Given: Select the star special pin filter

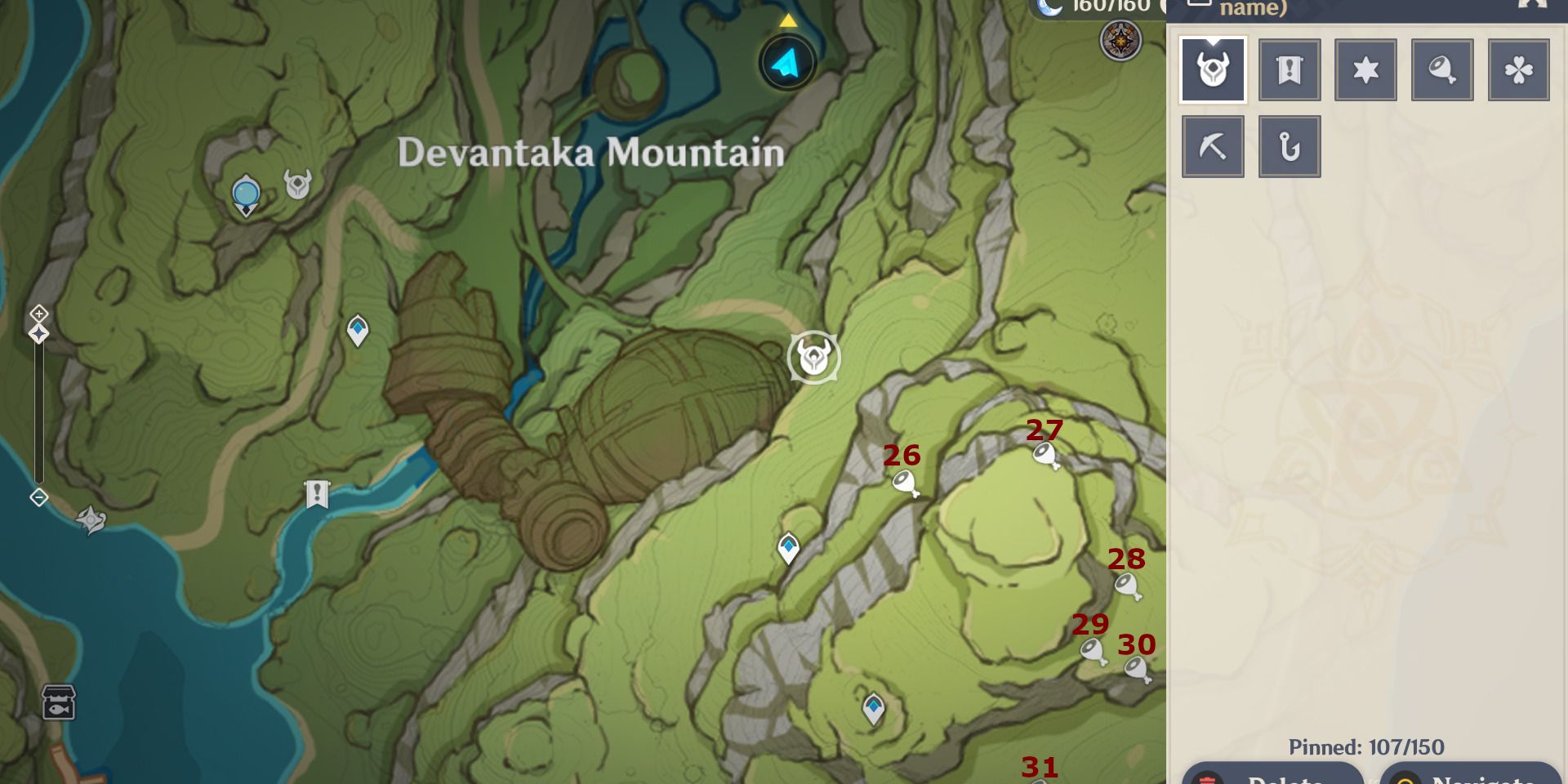Looking at the screenshot, I should (1365, 69).
